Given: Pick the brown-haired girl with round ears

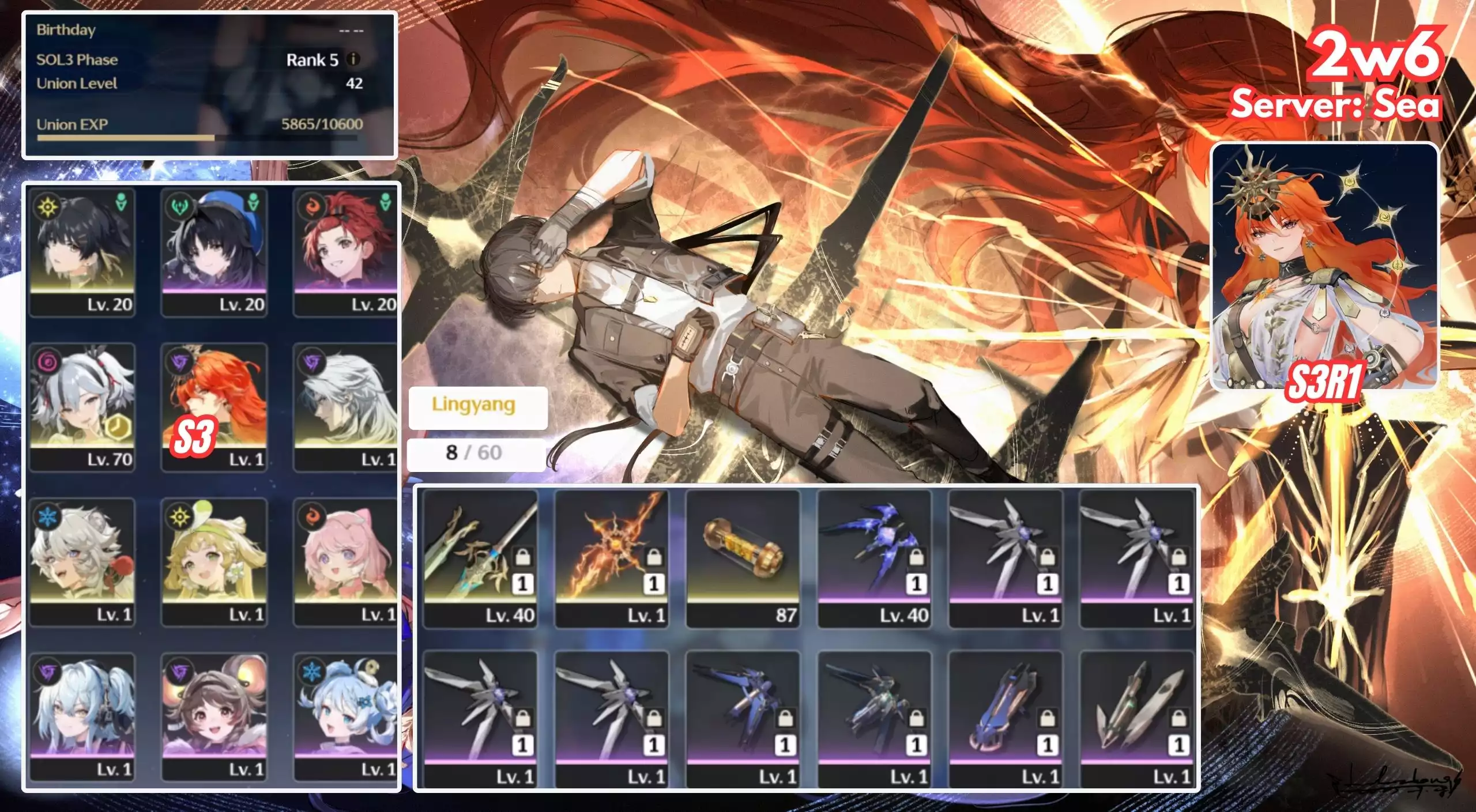Looking at the screenshot, I should tap(214, 716).
